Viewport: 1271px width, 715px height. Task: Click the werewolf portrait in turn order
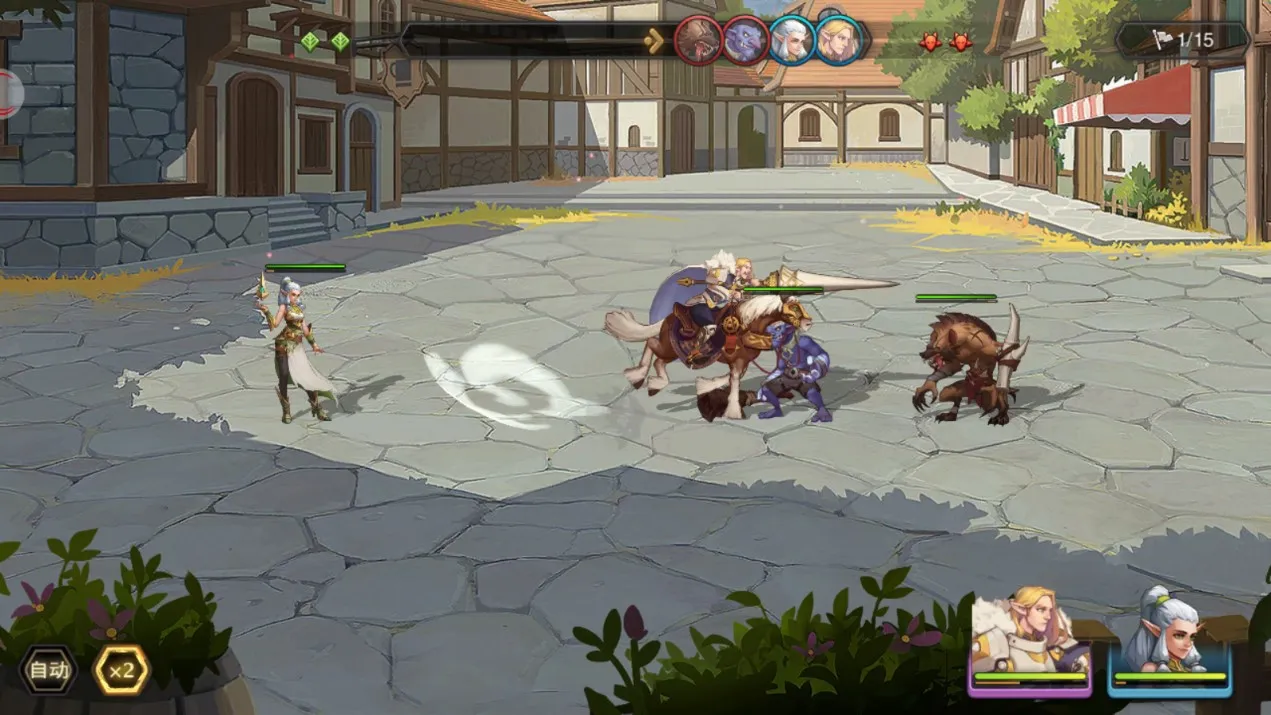tap(698, 41)
